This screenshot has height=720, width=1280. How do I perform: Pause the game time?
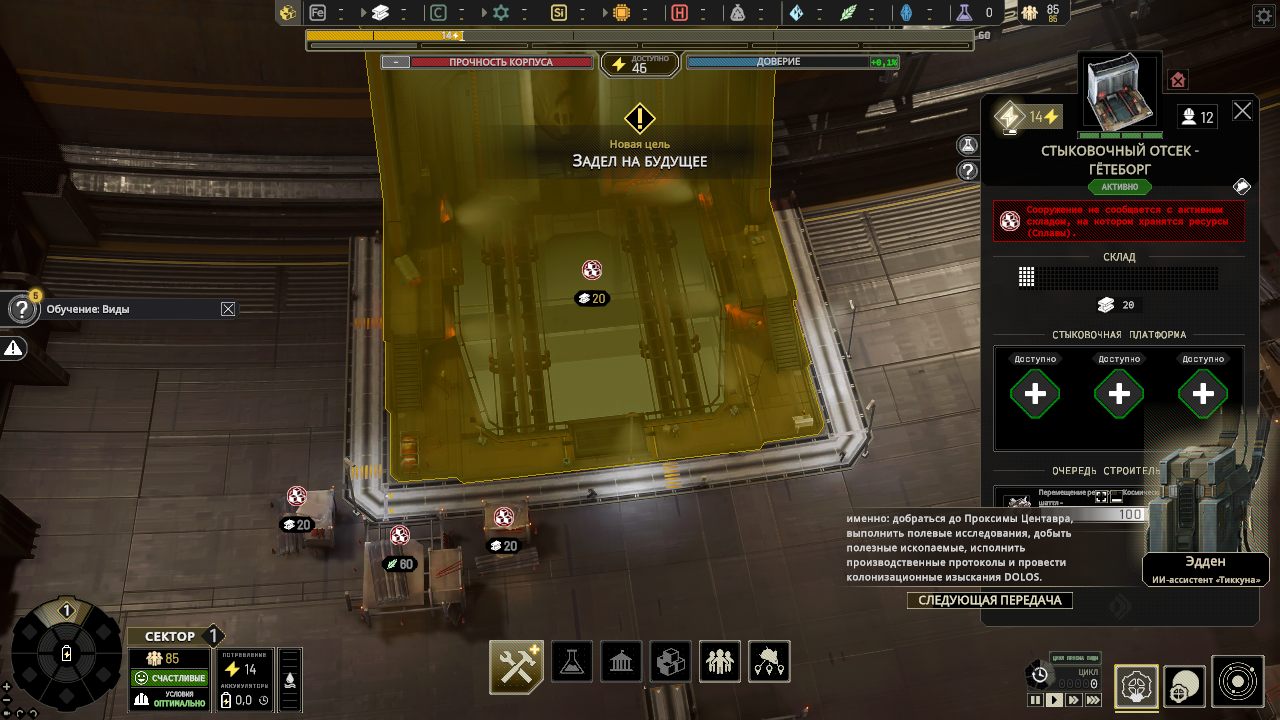click(x=1035, y=700)
